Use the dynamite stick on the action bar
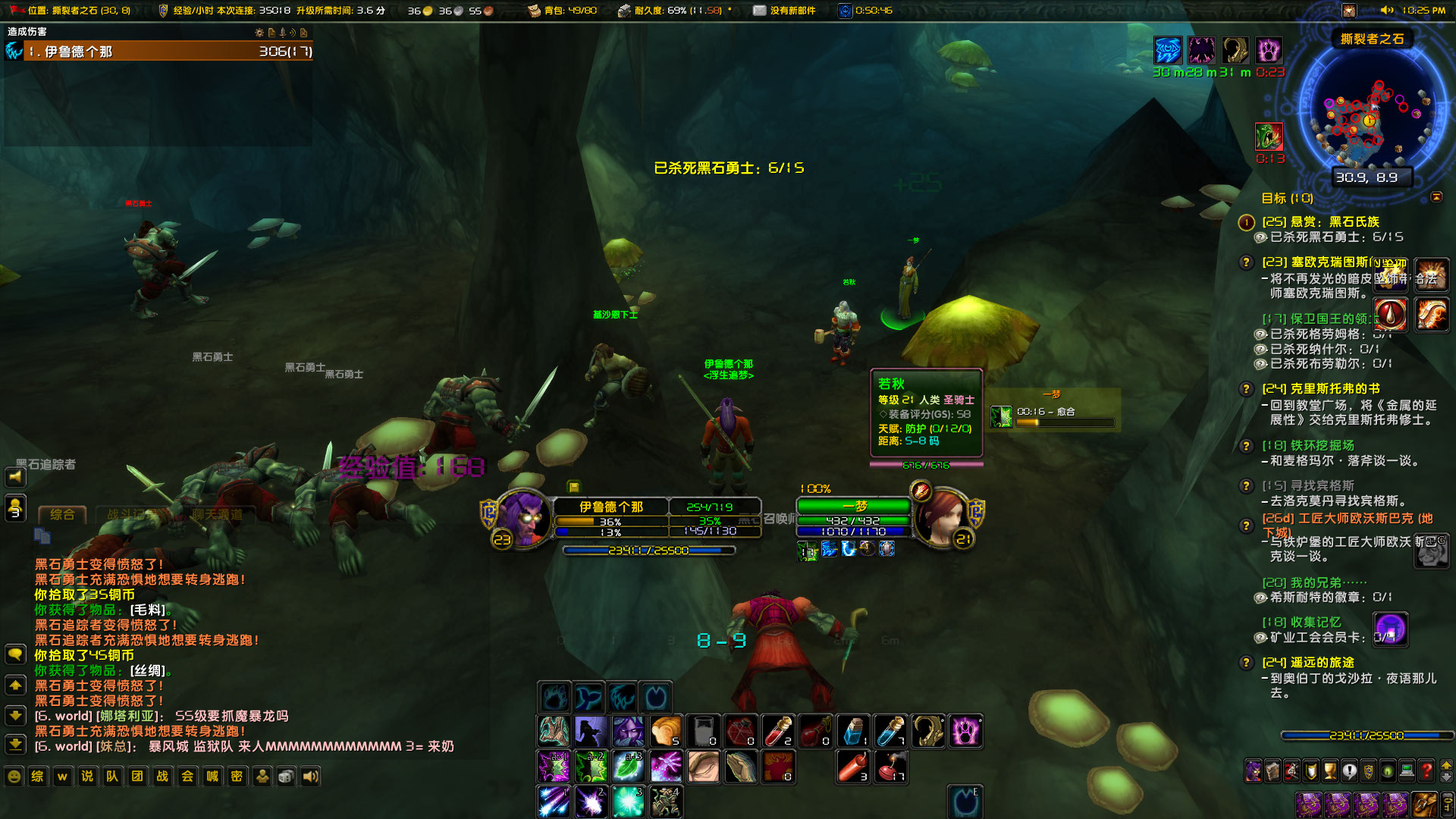 click(852, 766)
